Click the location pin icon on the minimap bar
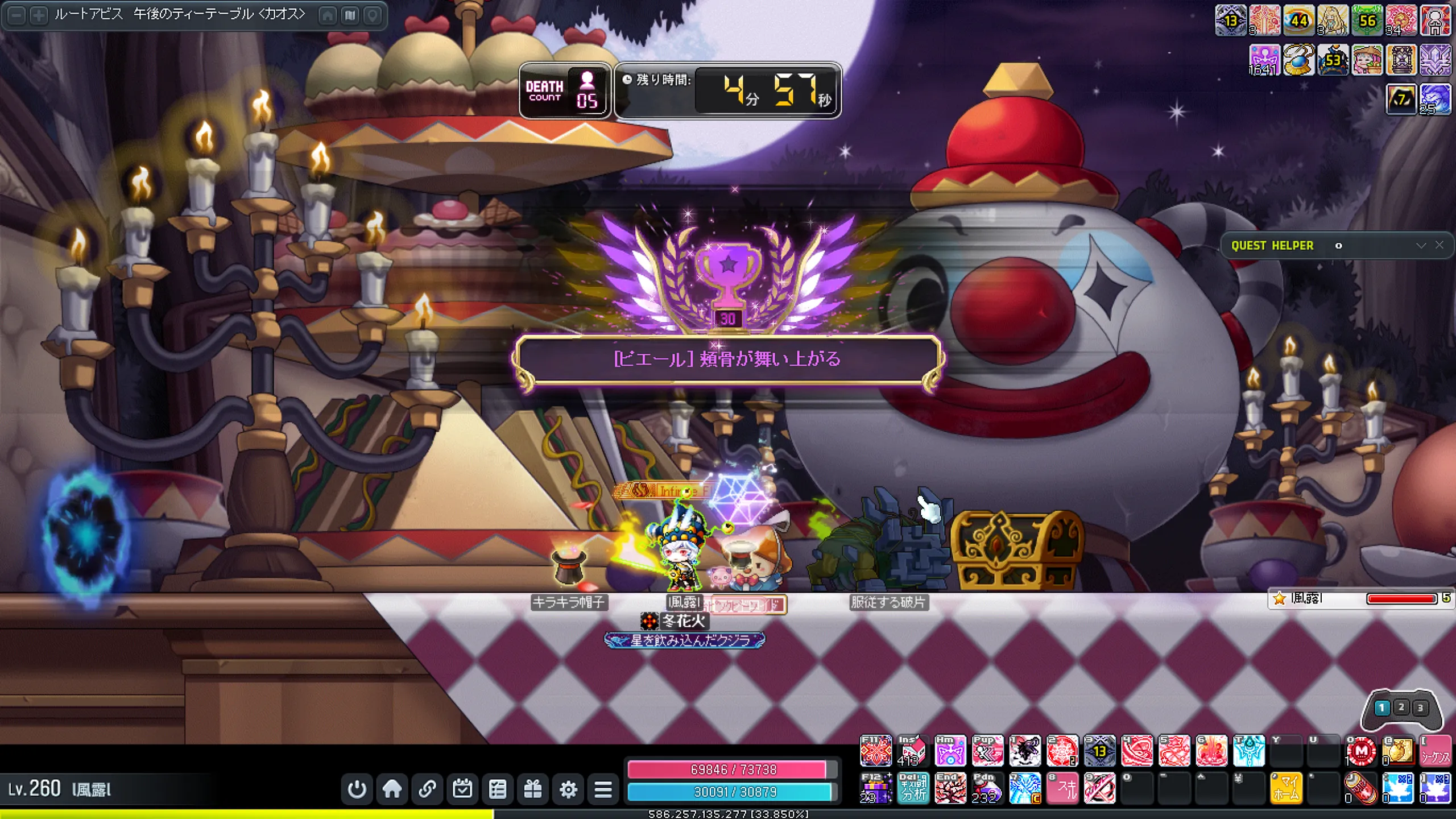 pyautogui.click(x=373, y=15)
